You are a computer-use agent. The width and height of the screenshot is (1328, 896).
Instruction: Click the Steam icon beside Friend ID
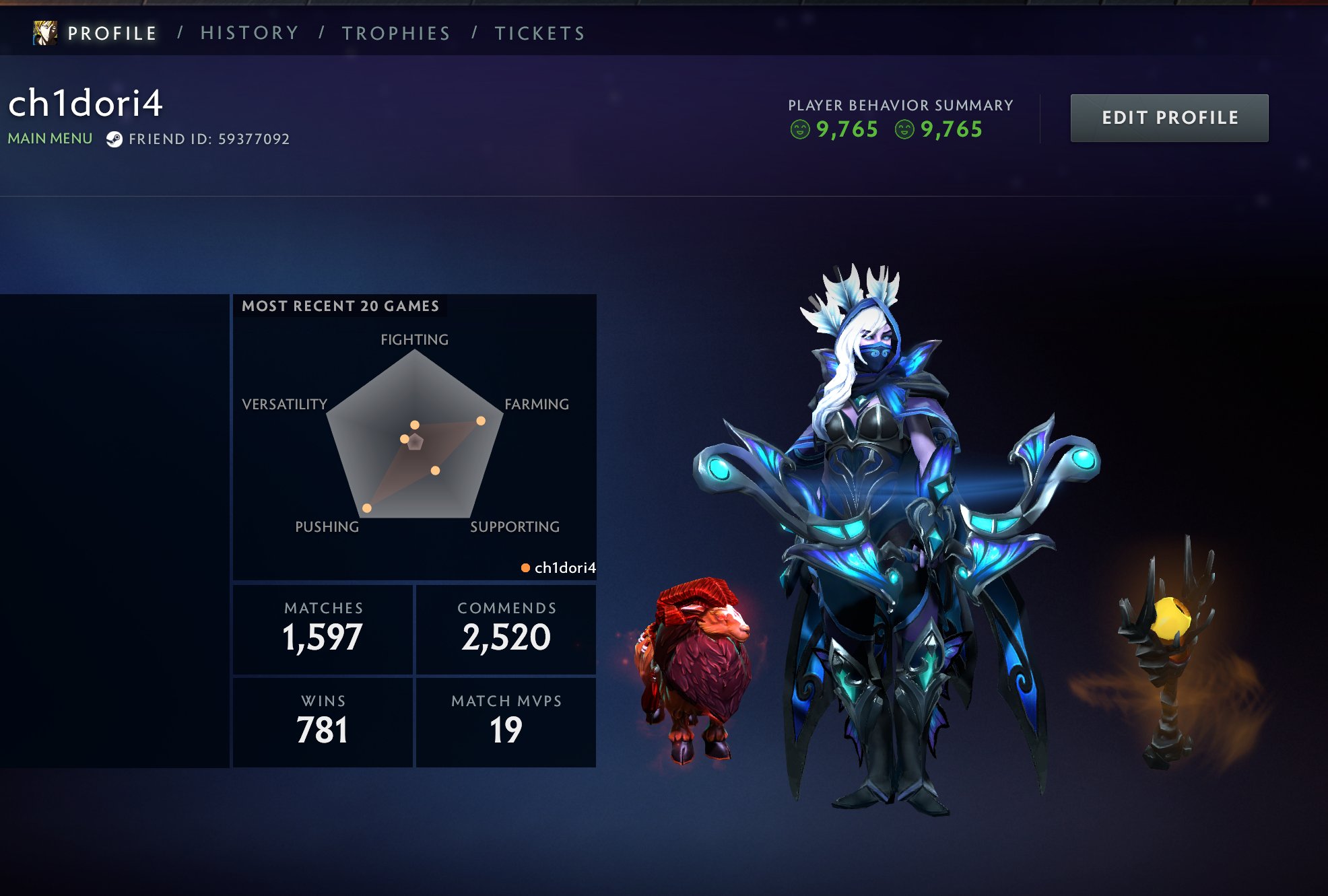[116, 139]
